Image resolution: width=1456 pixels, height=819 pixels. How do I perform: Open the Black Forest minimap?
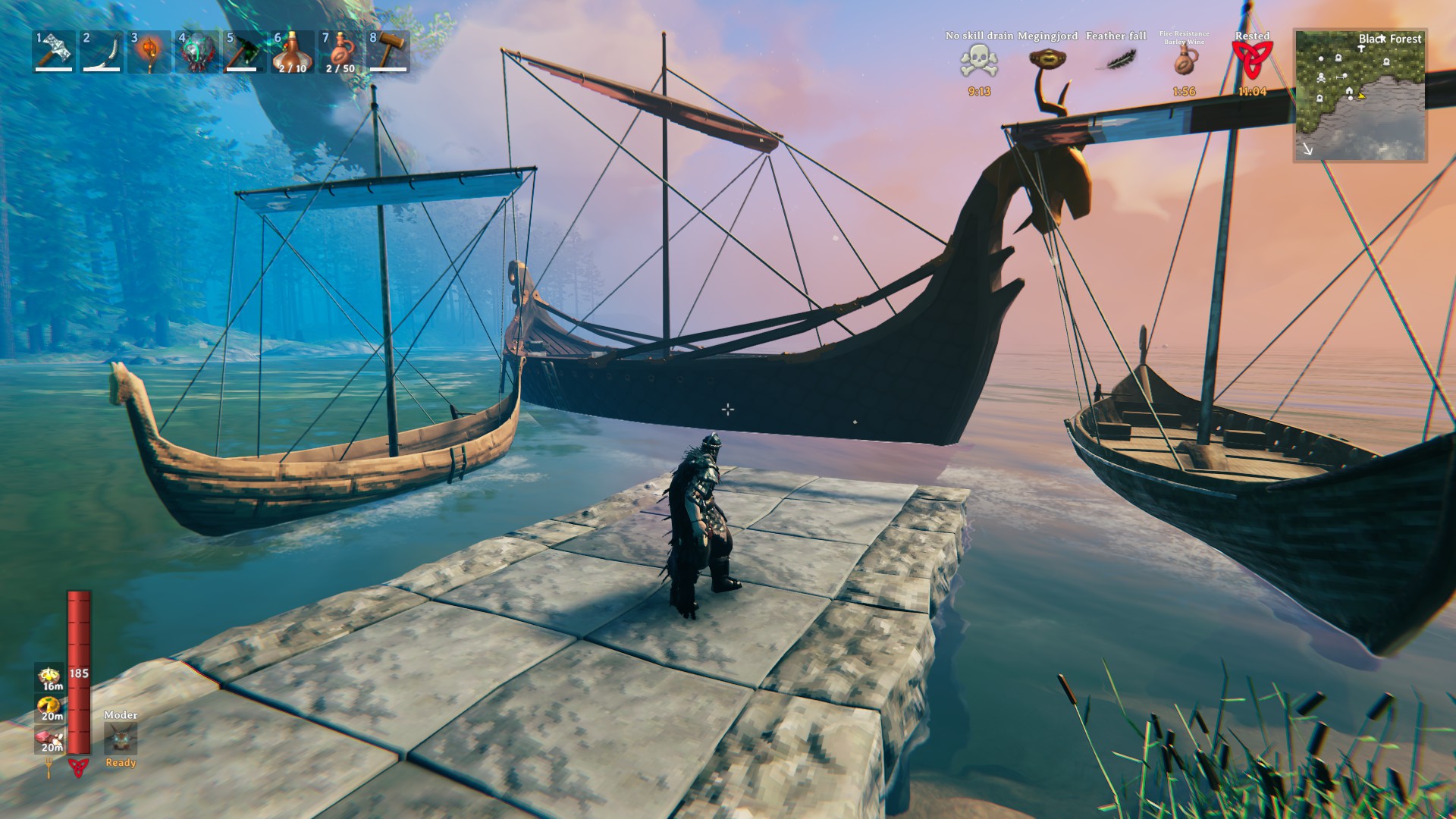[x=1360, y=96]
